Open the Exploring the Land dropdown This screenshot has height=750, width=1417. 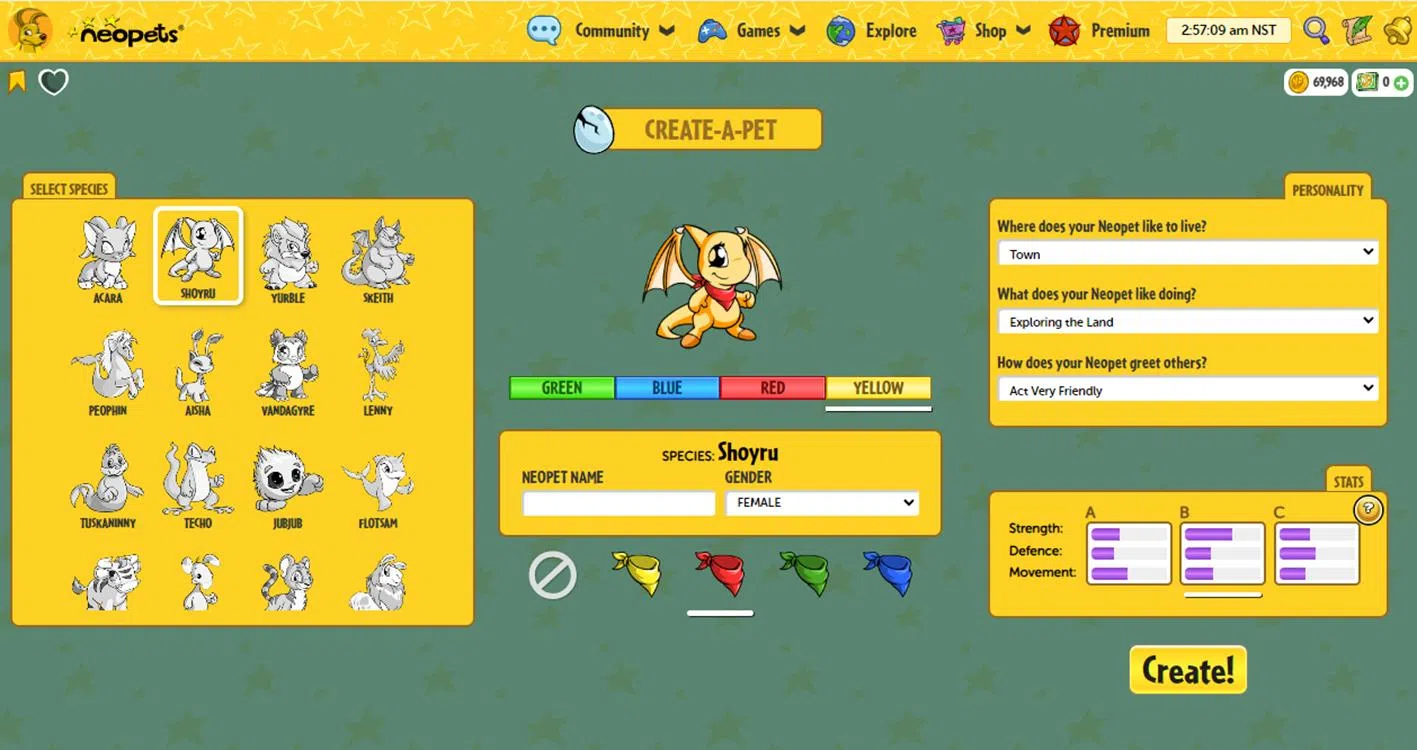point(1188,322)
